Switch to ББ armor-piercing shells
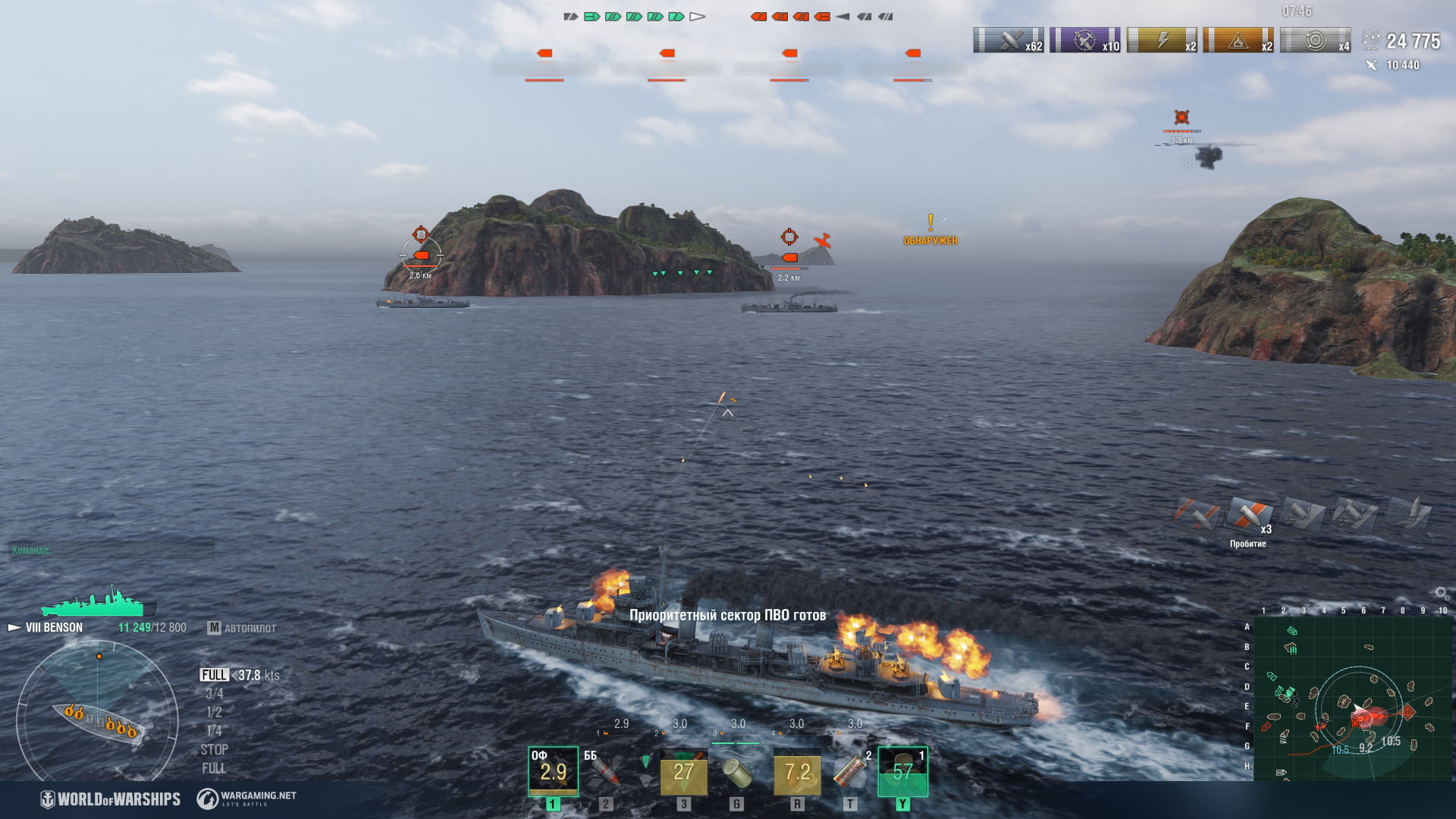Viewport: 1456px width, 819px height. (x=604, y=771)
